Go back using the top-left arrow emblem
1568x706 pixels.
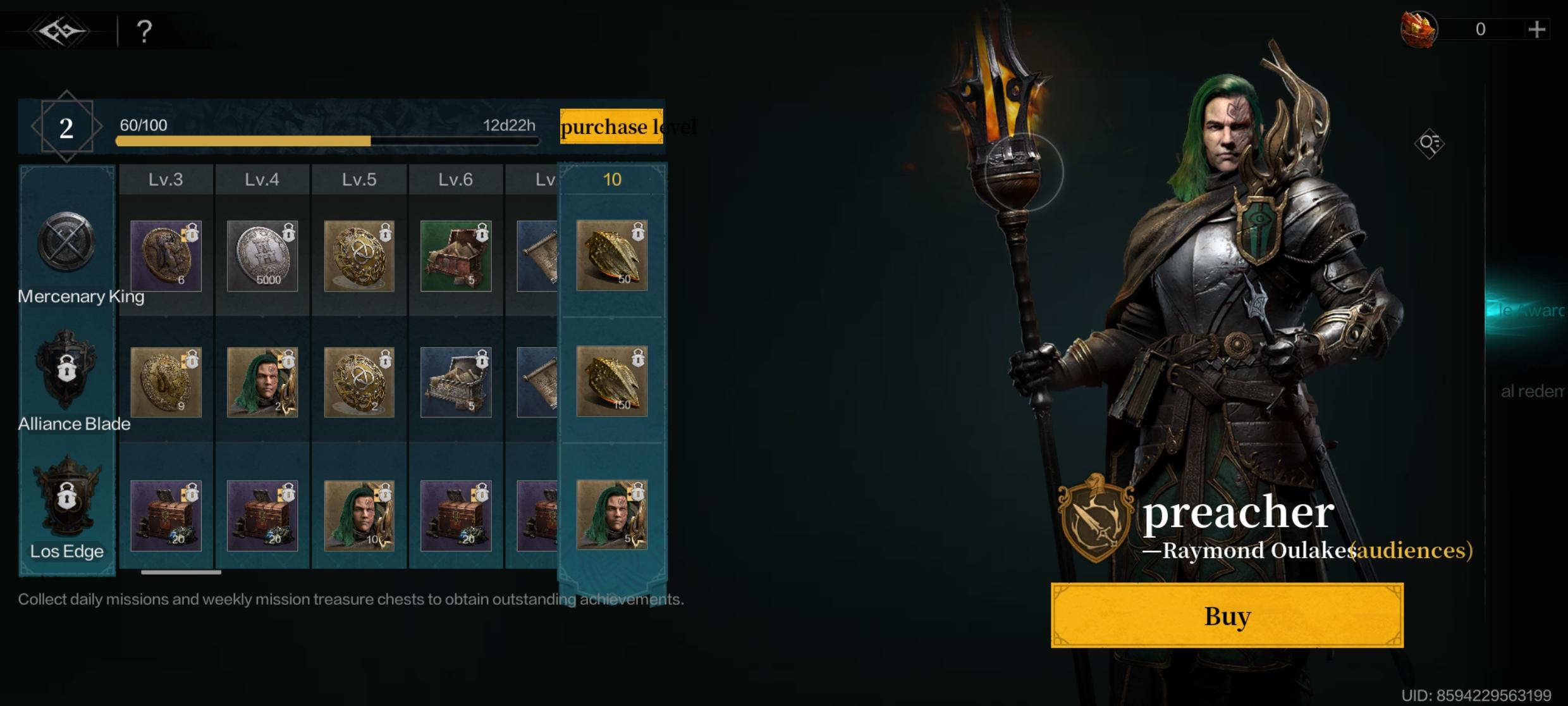pyautogui.click(x=61, y=30)
